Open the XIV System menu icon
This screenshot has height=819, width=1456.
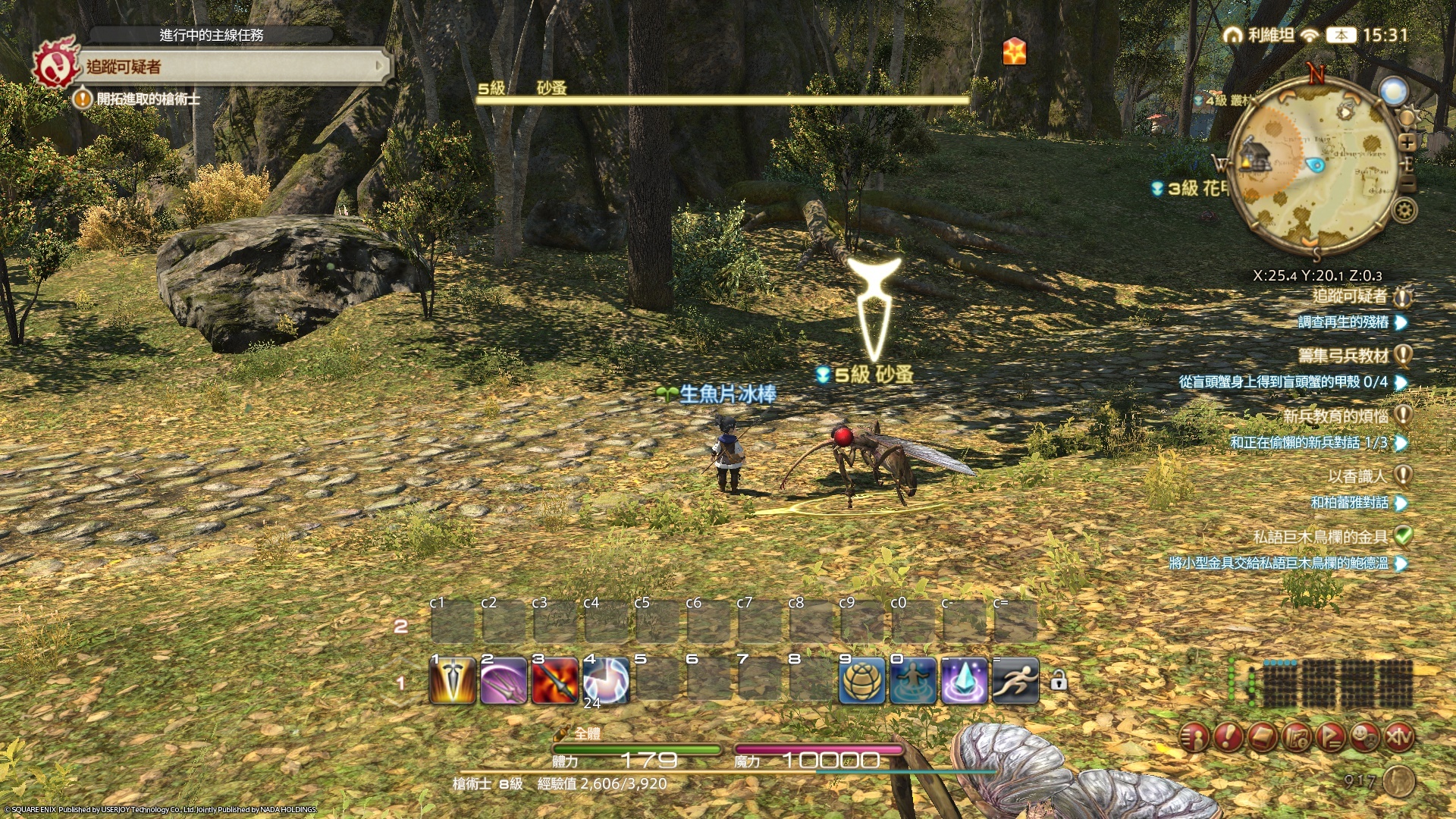coord(1398,736)
